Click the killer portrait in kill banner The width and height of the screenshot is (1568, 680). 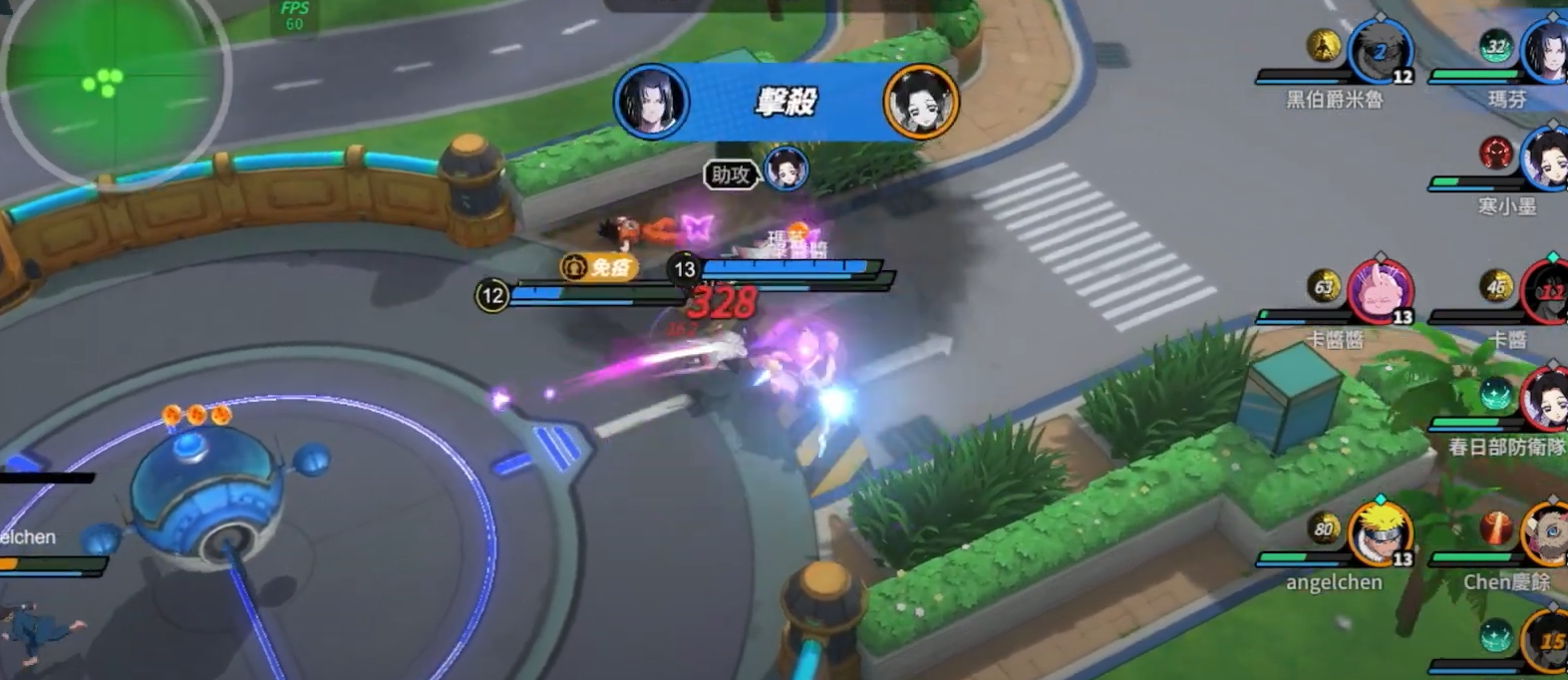[651, 101]
